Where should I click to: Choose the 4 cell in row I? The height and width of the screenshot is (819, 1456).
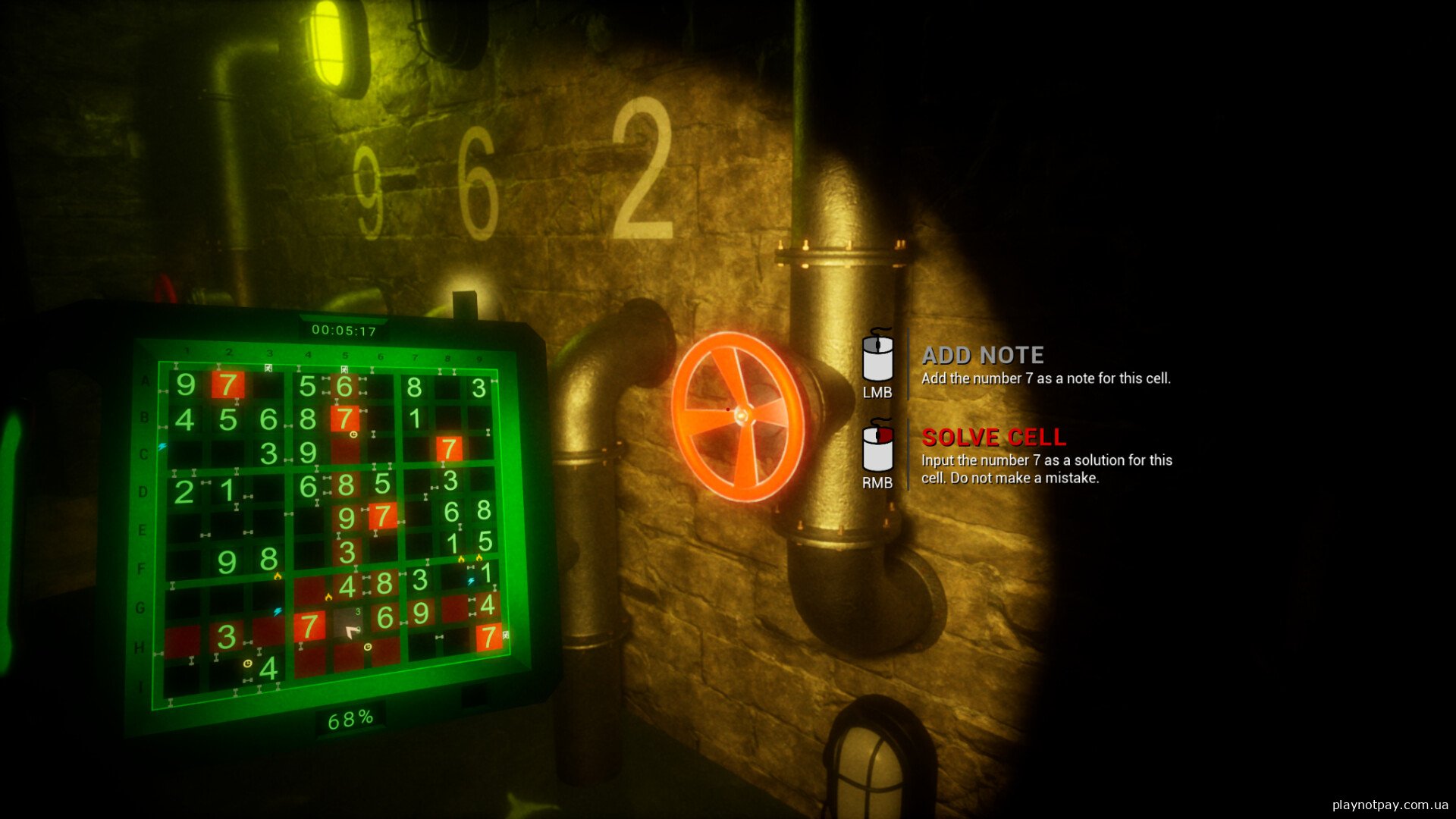[x=268, y=669]
